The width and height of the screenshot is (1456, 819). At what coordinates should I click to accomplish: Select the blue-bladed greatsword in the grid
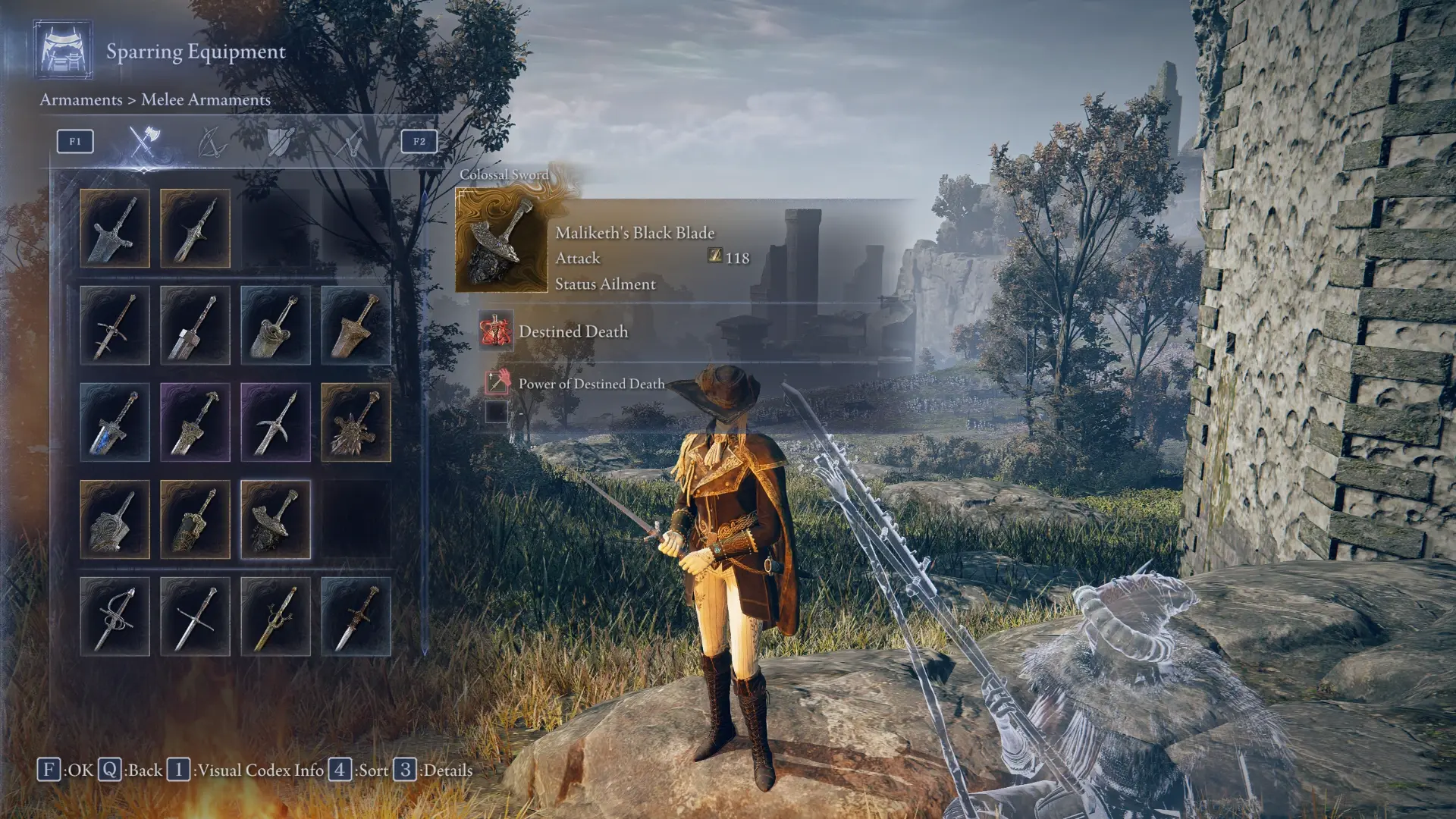114,423
